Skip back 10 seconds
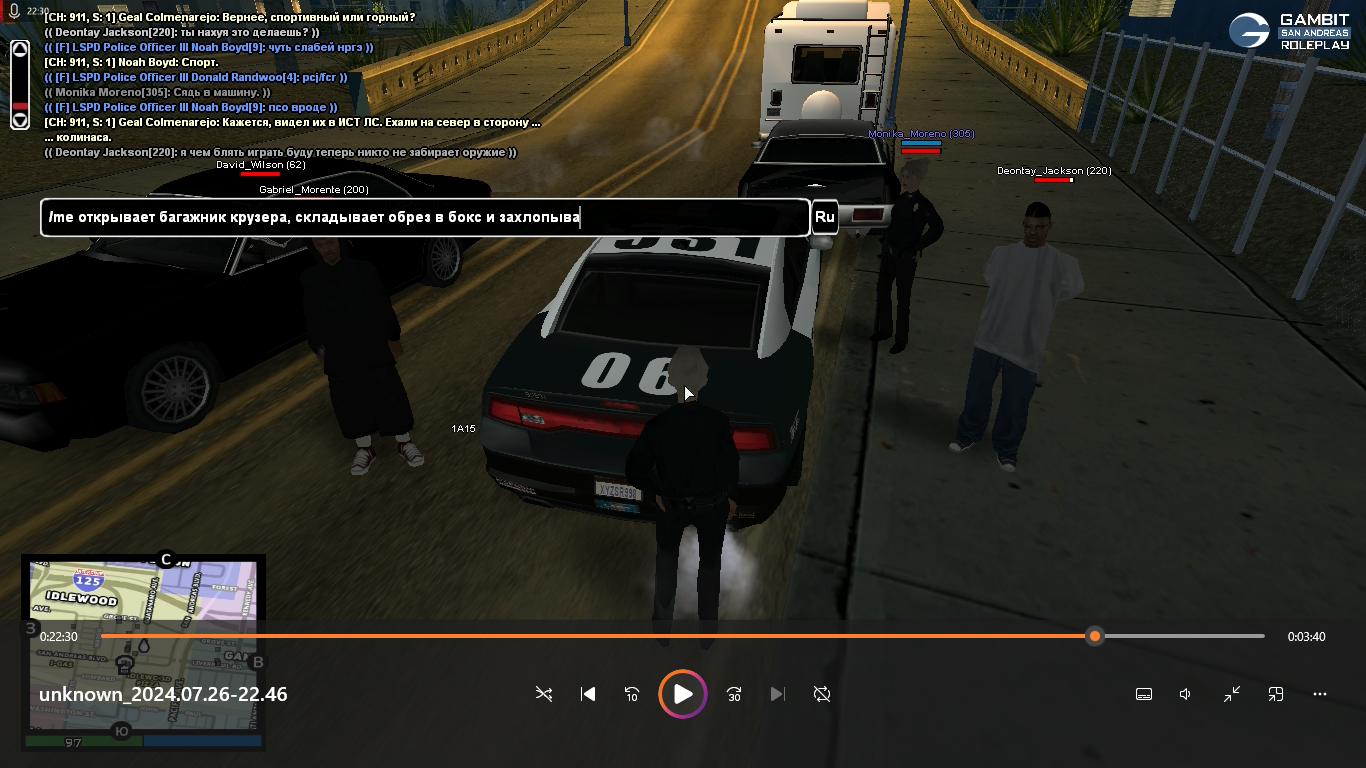 [632, 694]
